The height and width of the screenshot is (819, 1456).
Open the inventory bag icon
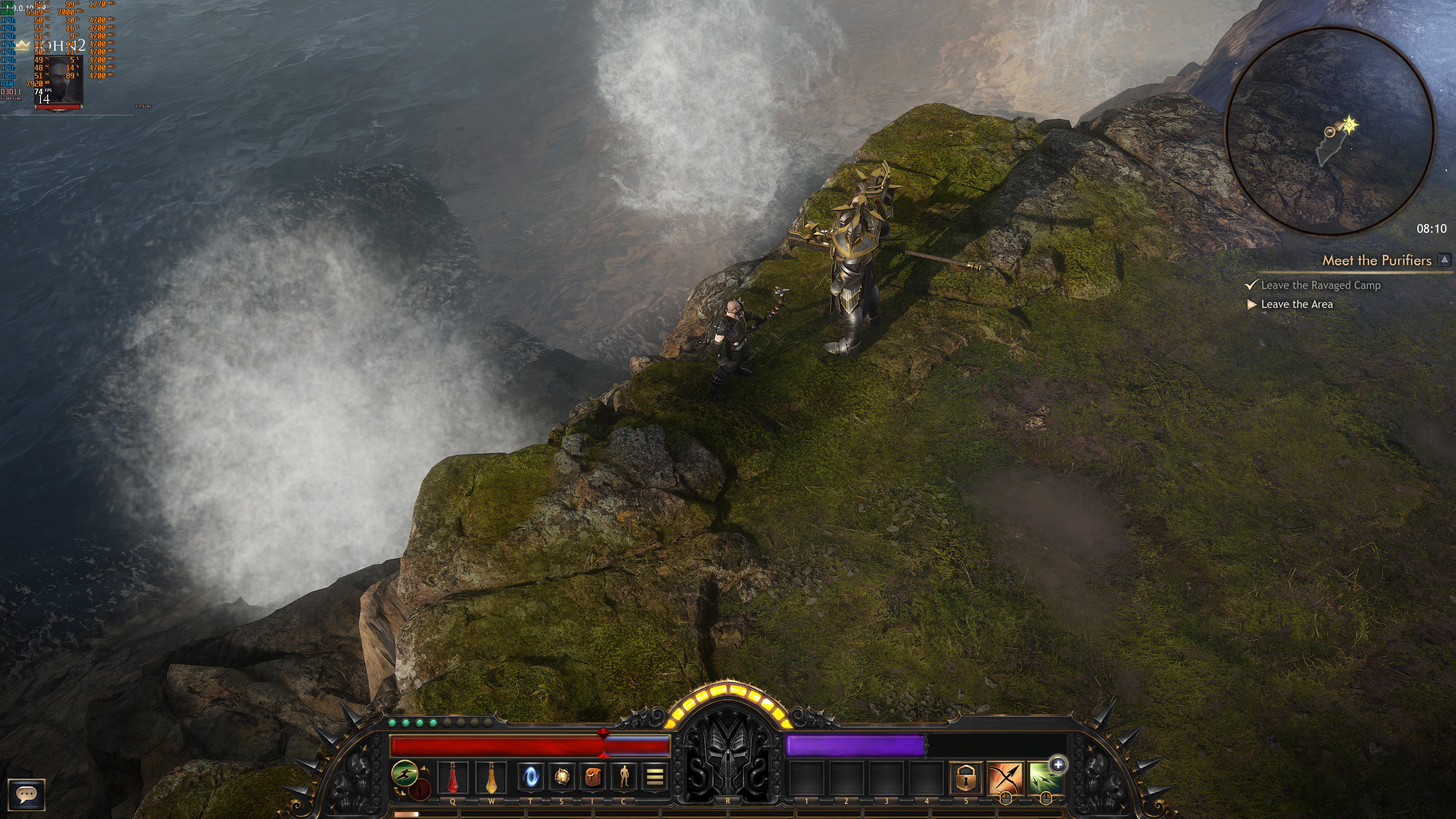tap(592, 778)
